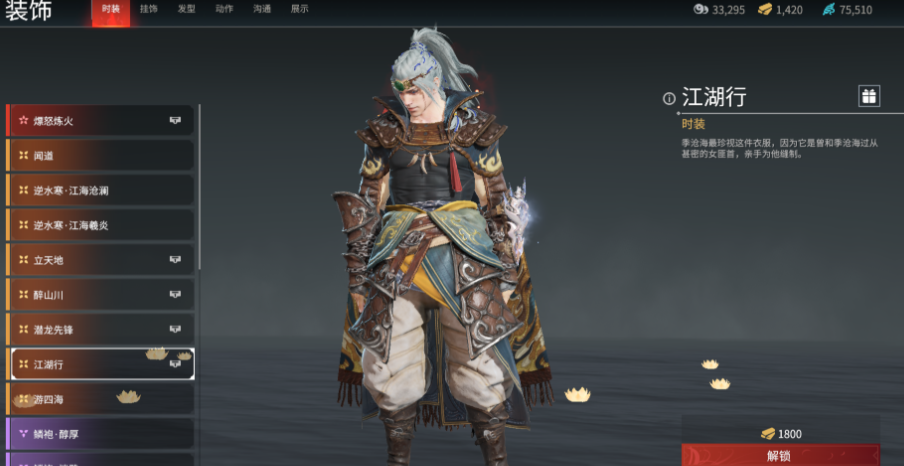Screen dimensions: 904x466
Task: Show the 展示 tab
Action: [299, 9]
